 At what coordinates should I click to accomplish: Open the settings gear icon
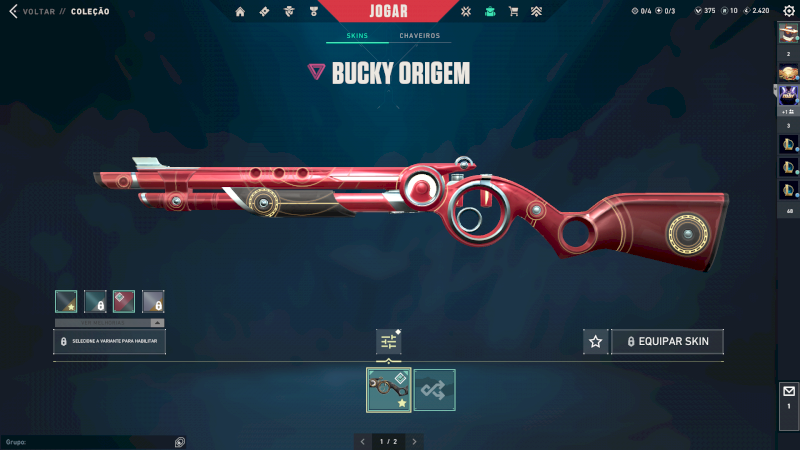[788, 10]
